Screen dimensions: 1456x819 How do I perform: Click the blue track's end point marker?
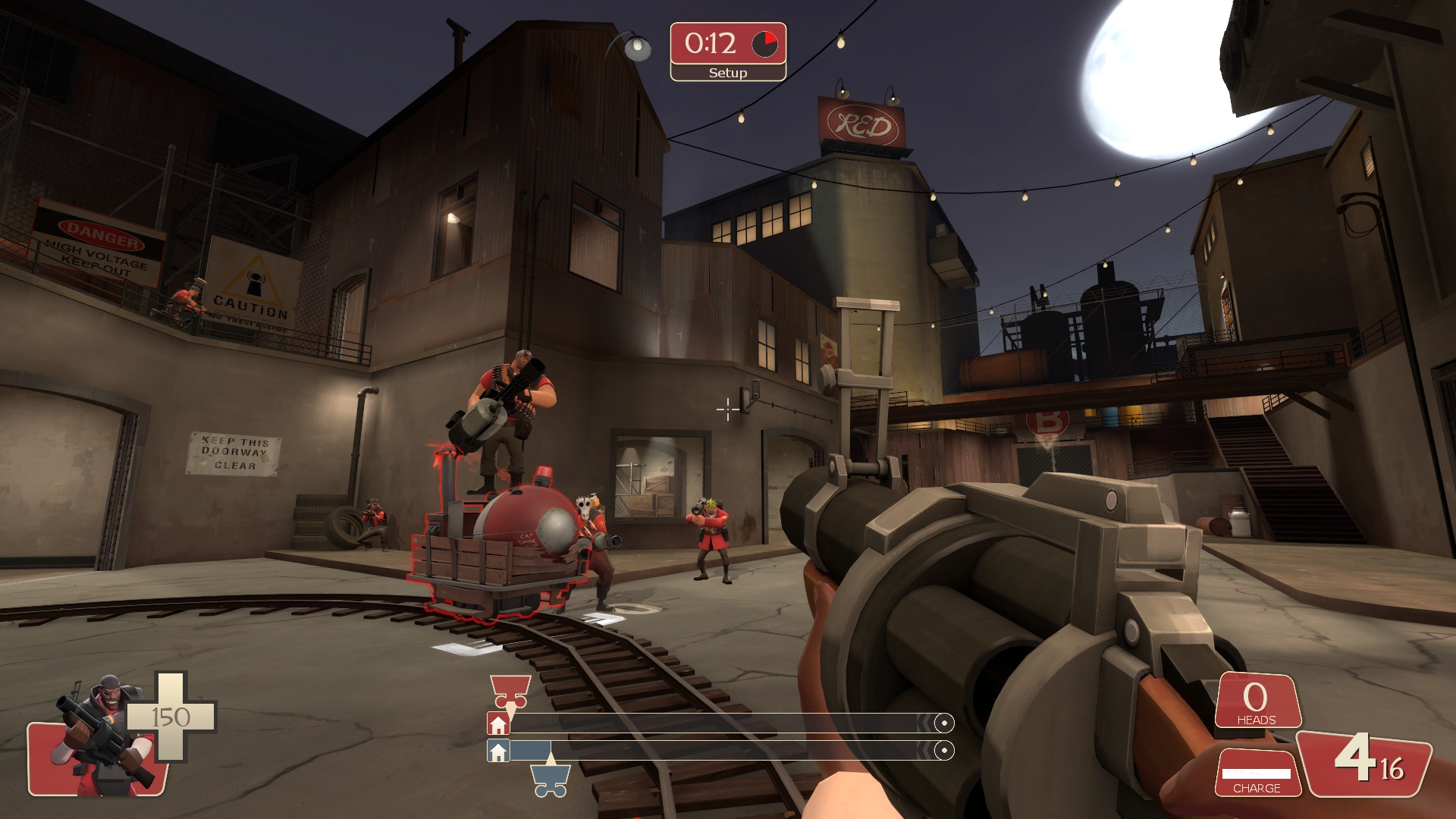(x=944, y=751)
